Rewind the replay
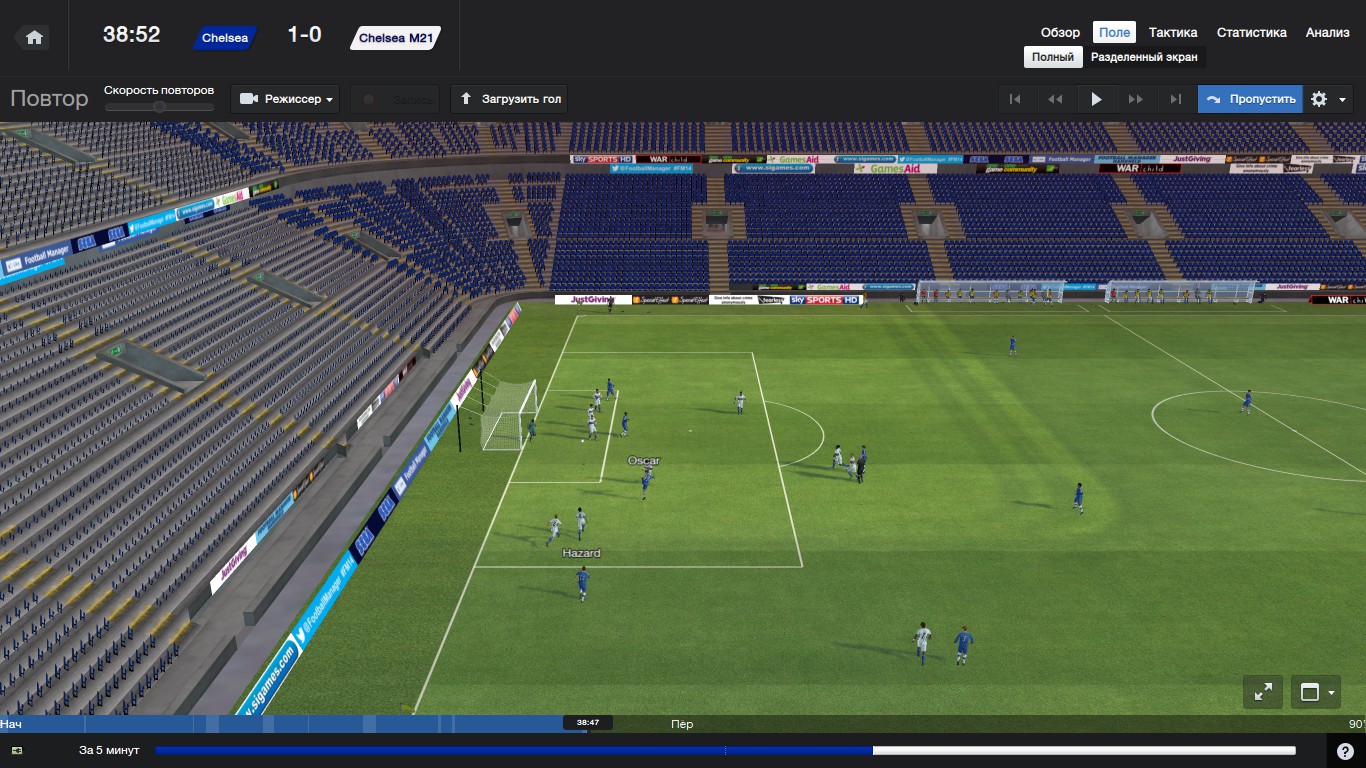1366x768 pixels. click(1055, 99)
